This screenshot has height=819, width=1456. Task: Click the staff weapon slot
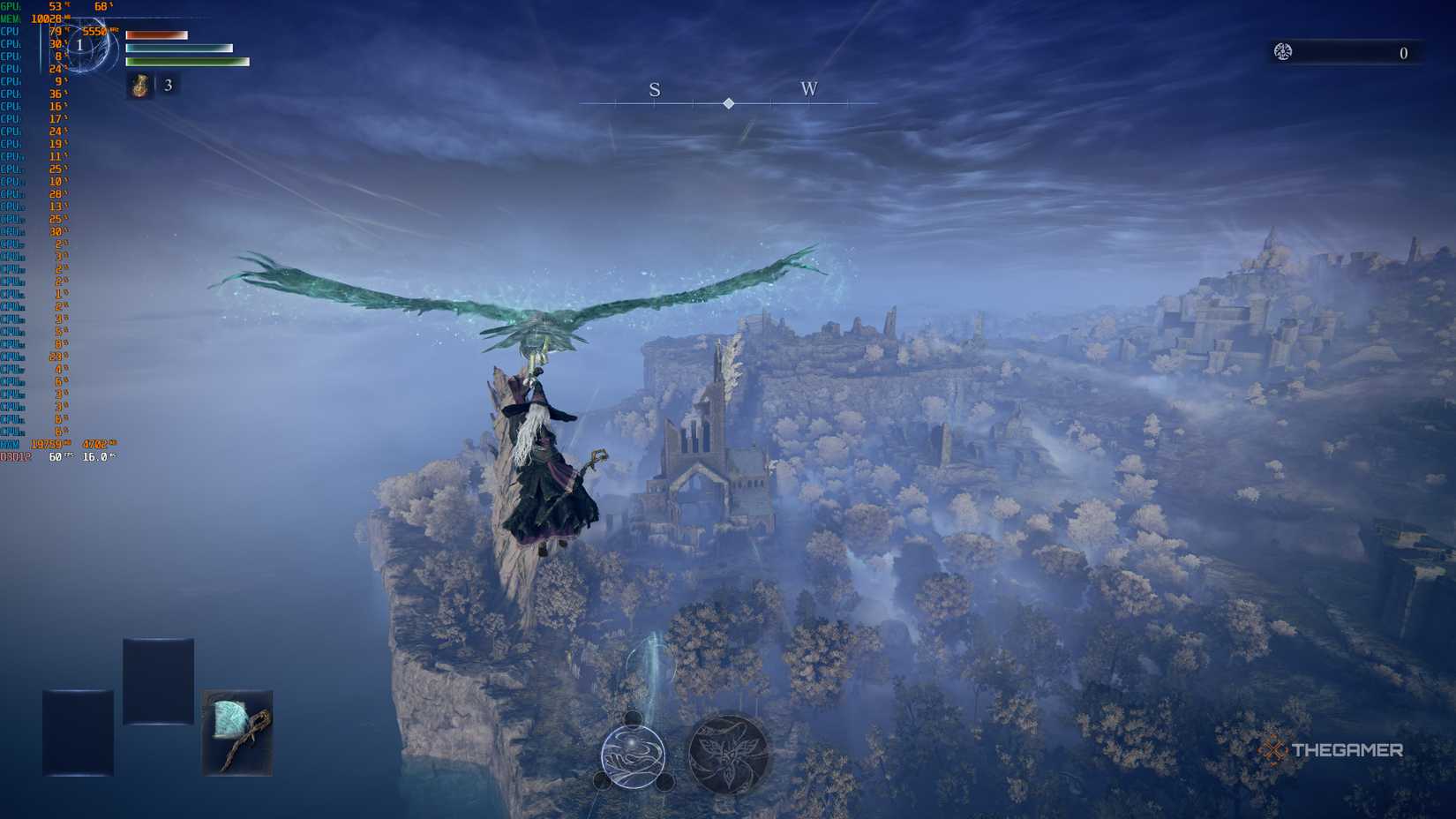pyautogui.click(x=237, y=733)
